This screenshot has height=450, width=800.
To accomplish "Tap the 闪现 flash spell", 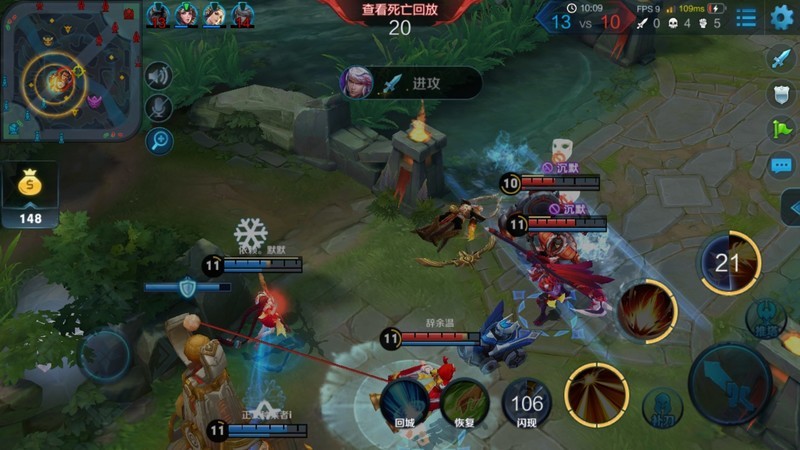I will 526,405.
